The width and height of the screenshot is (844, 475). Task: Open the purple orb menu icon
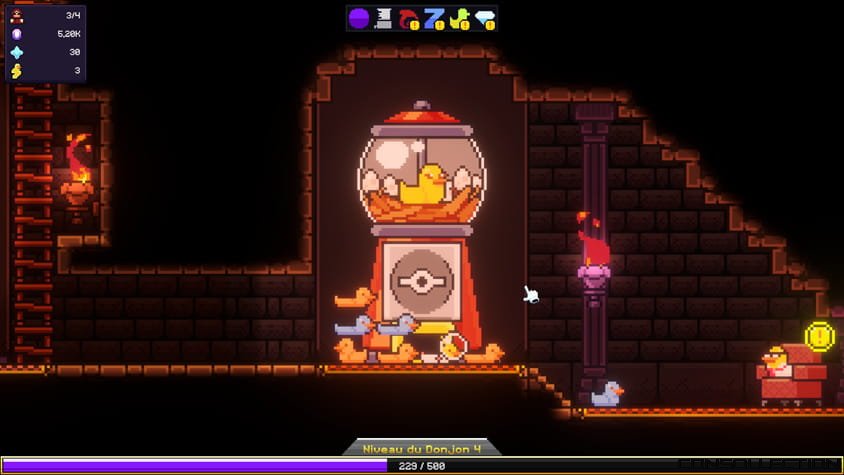point(359,18)
